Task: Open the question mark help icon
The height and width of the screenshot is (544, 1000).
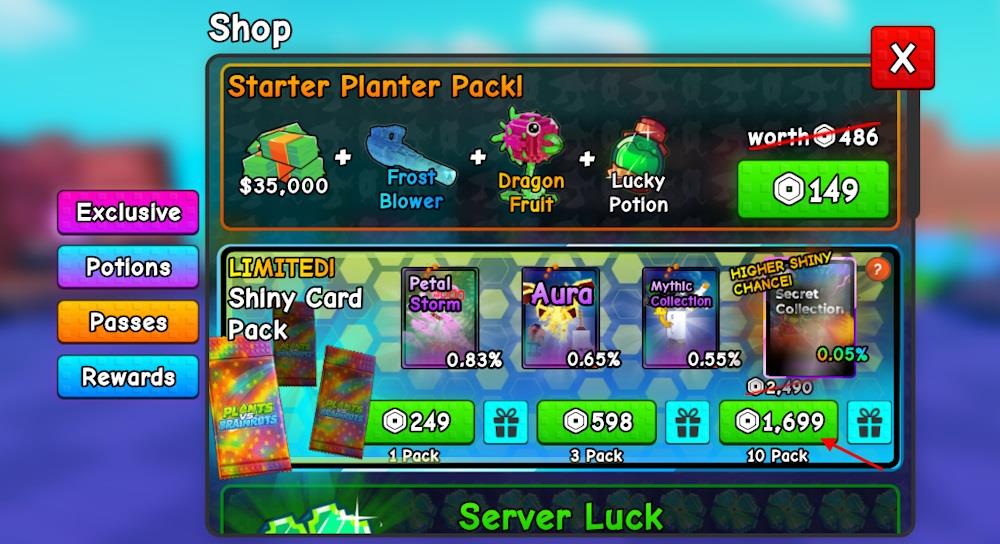Action: tap(876, 269)
